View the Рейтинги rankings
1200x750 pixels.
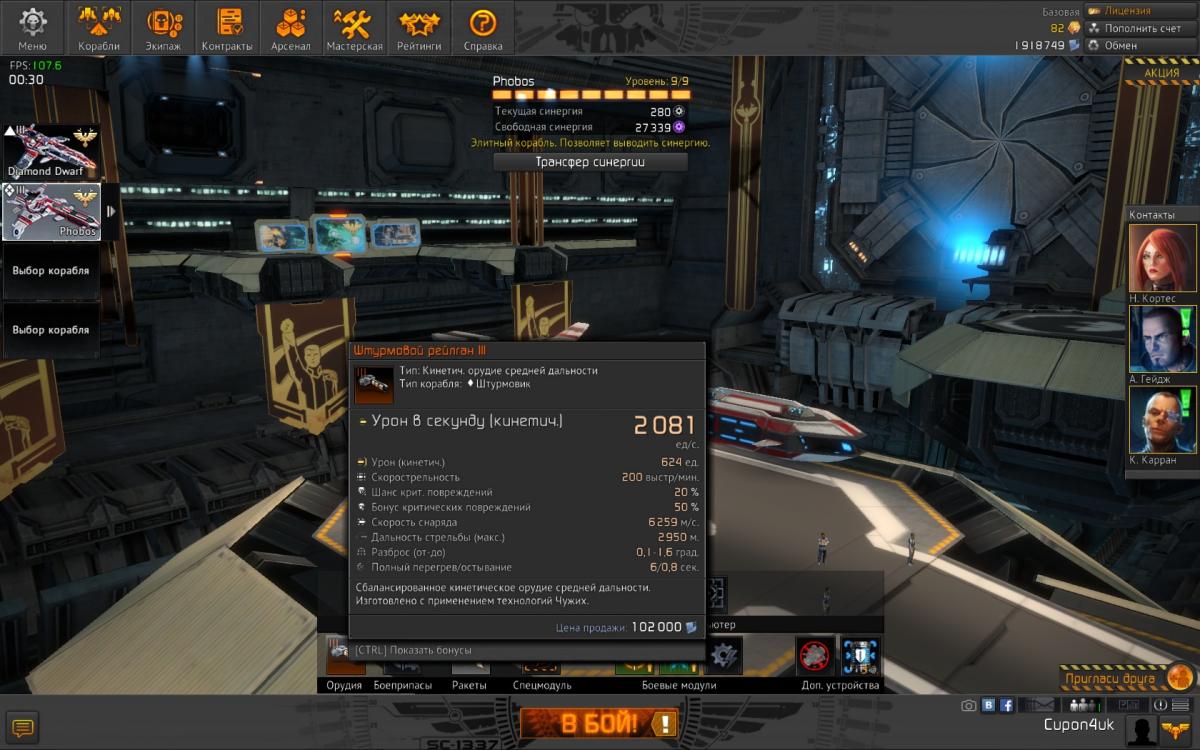[419, 28]
